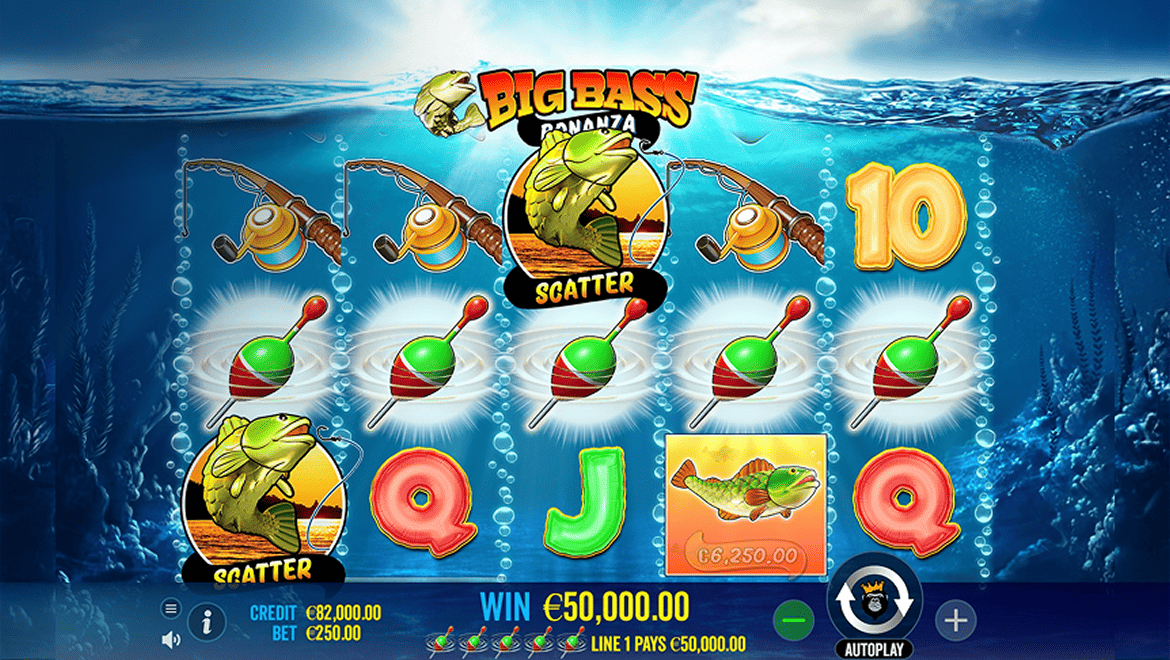The height and width of the screenshot is (660, 1170).
Task: Open the Autoplay options
Action: (875, 649)
